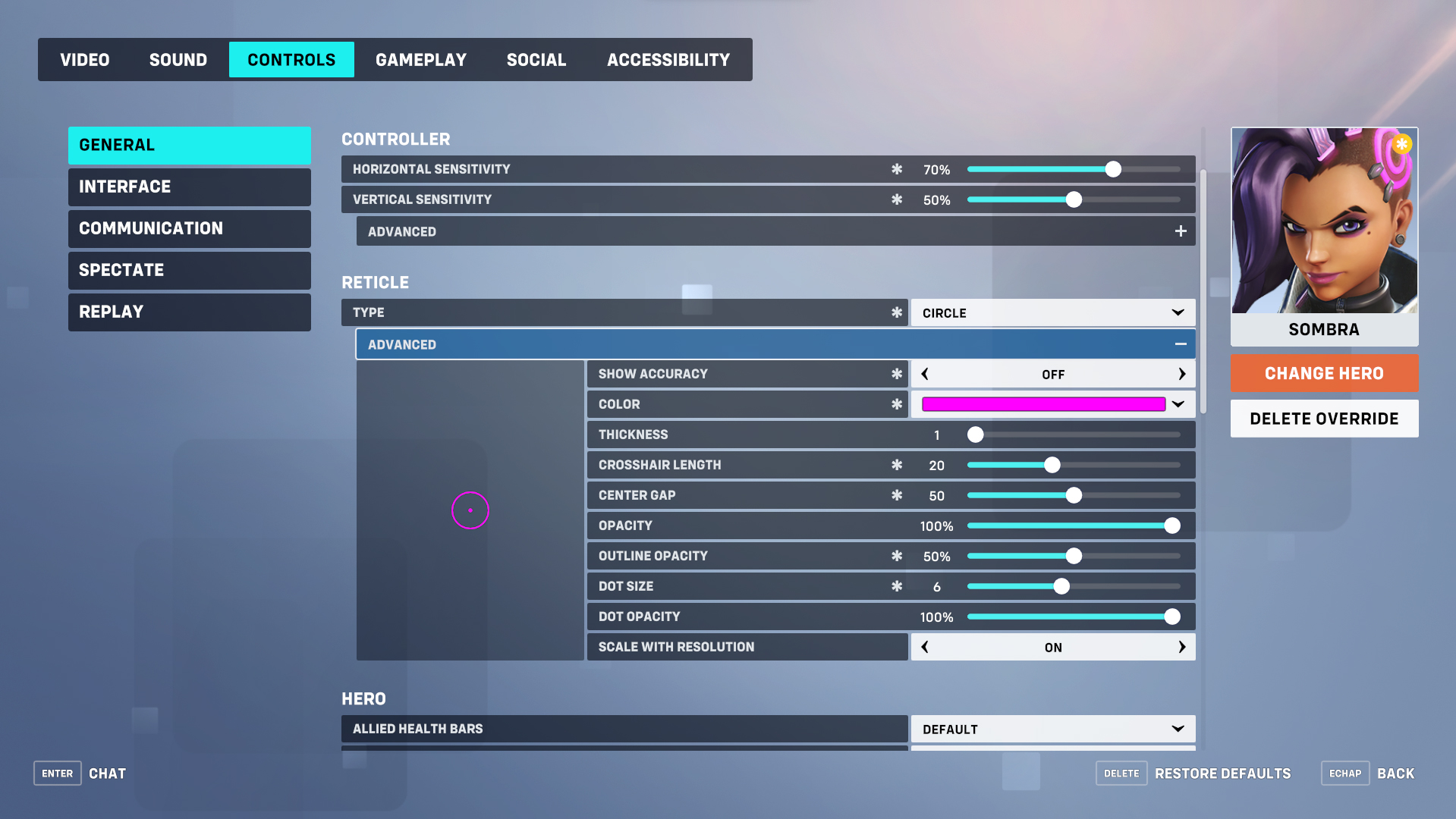Click Restore Defaults at the bottom

[x=1222, y=773]
